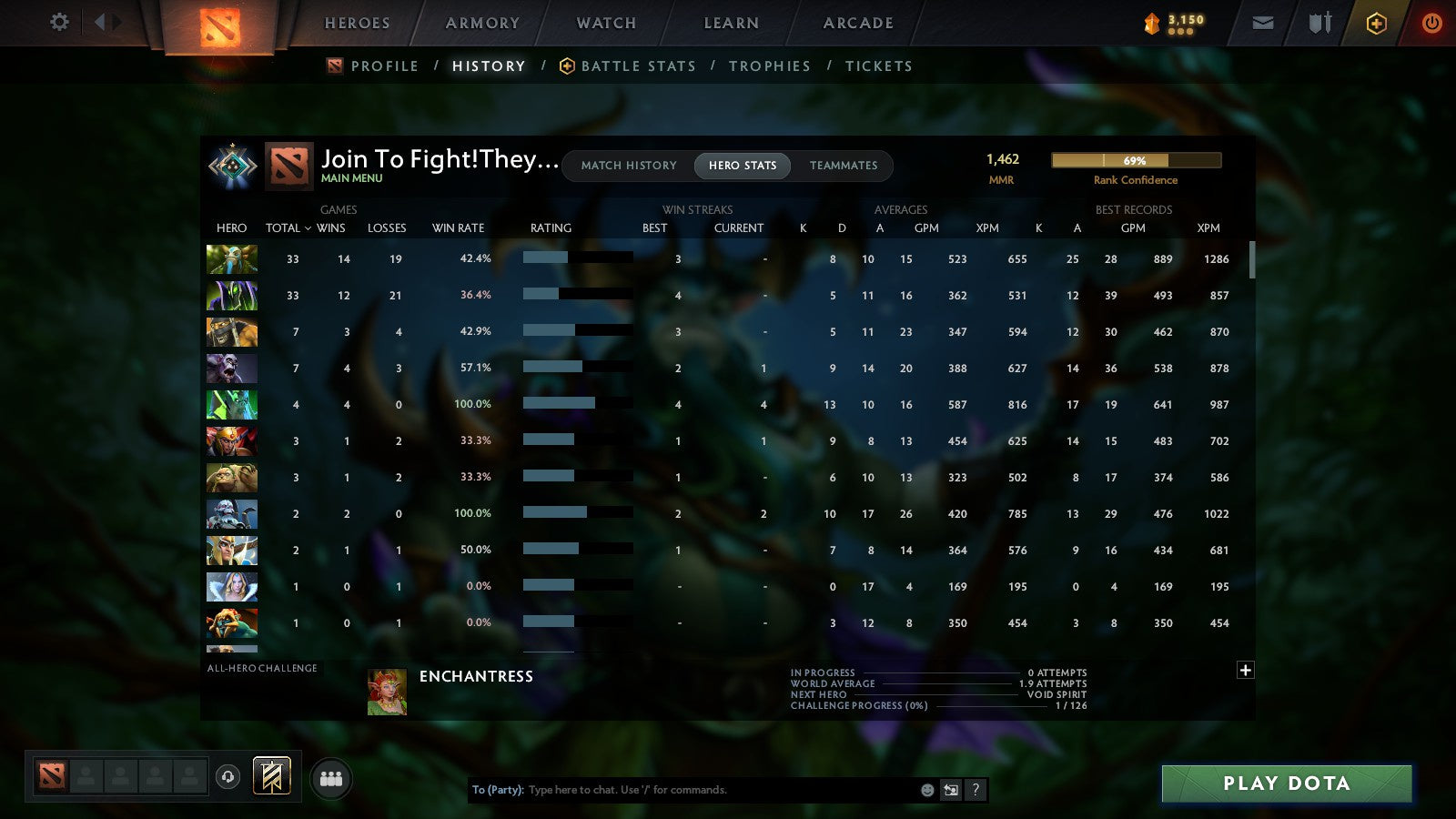Open the Trophies tab
Image resolution: width=1456 pixels, height=819 pixels.
point(769,66)
